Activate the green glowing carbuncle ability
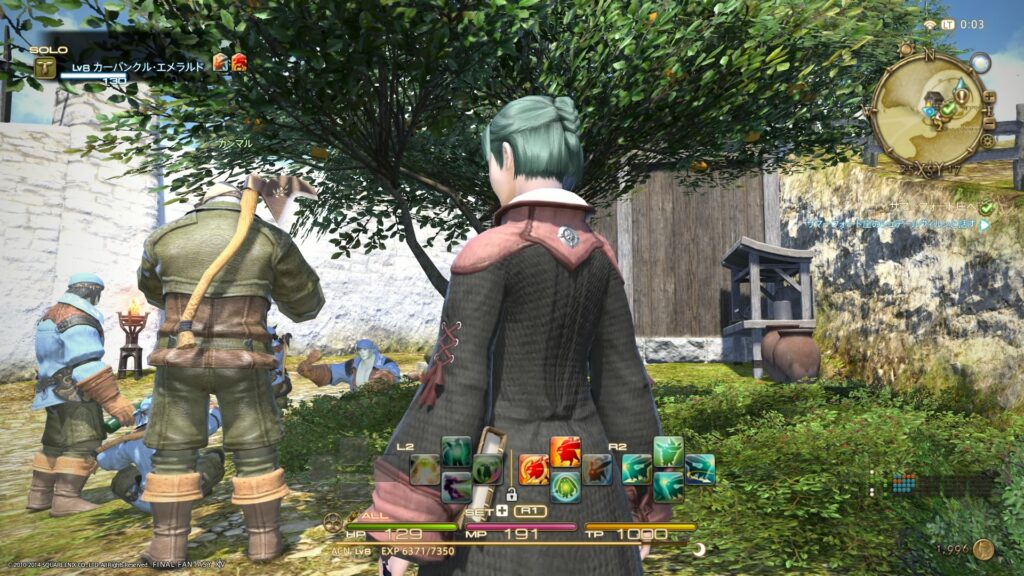Image resolution: width=1024 pixels, height=576 pixels. 565,487
